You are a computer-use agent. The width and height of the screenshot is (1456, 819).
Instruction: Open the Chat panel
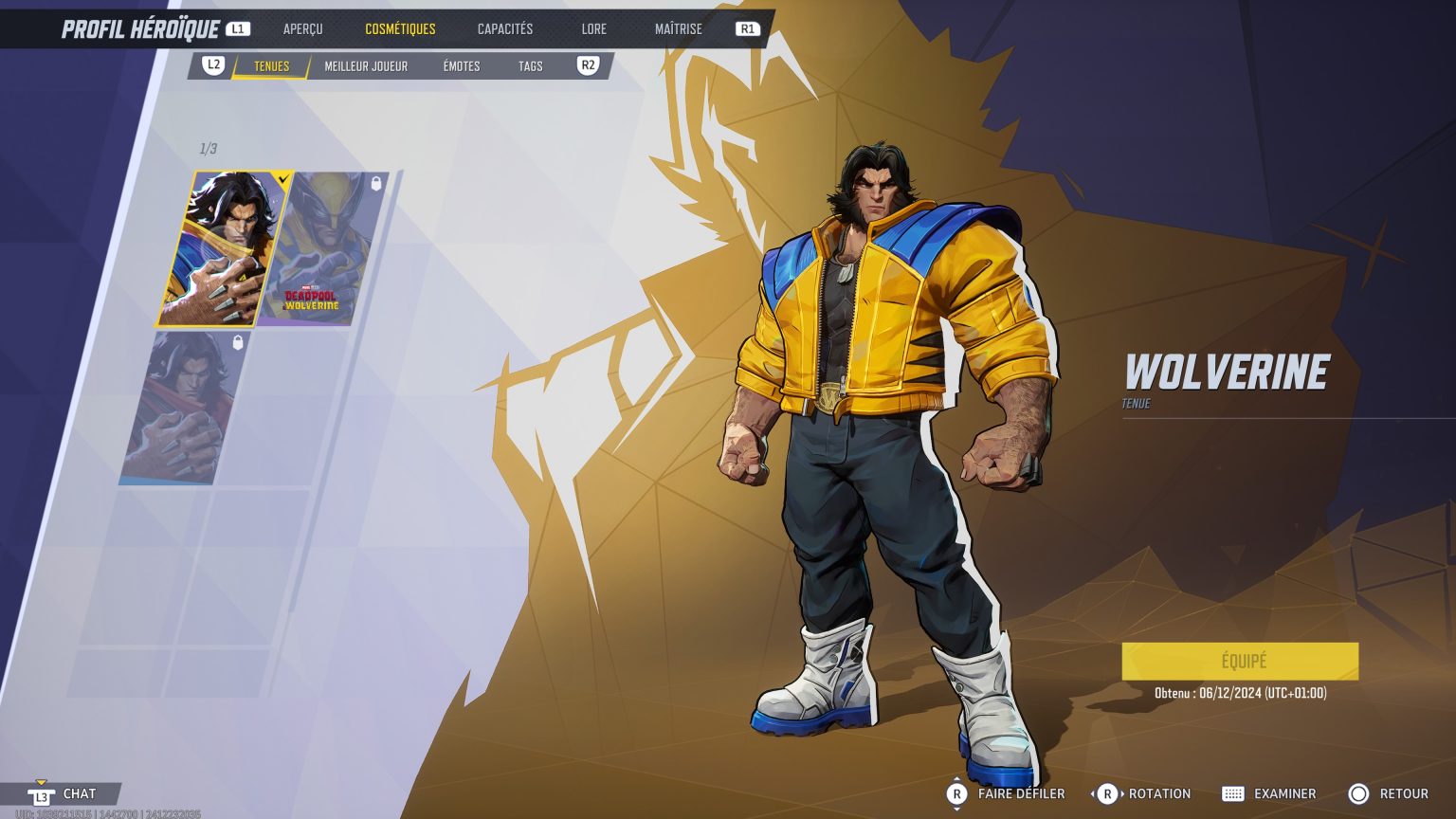pos(80,794)
